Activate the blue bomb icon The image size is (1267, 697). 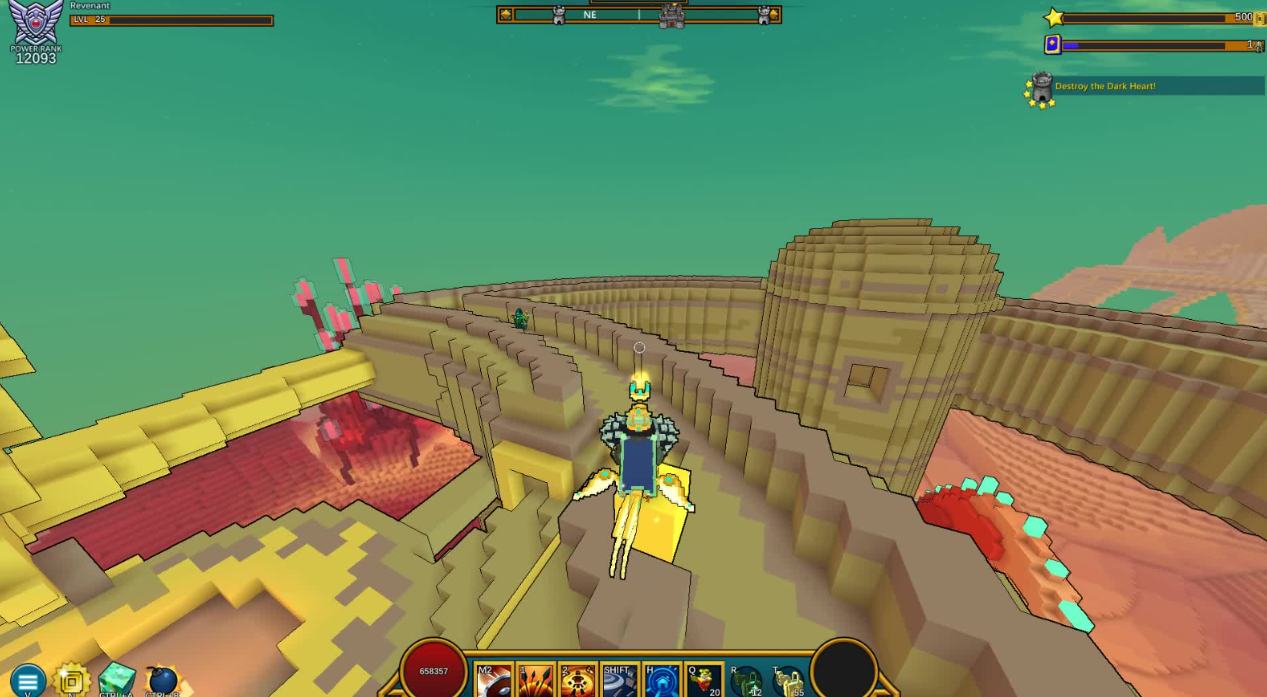[162, 681]
